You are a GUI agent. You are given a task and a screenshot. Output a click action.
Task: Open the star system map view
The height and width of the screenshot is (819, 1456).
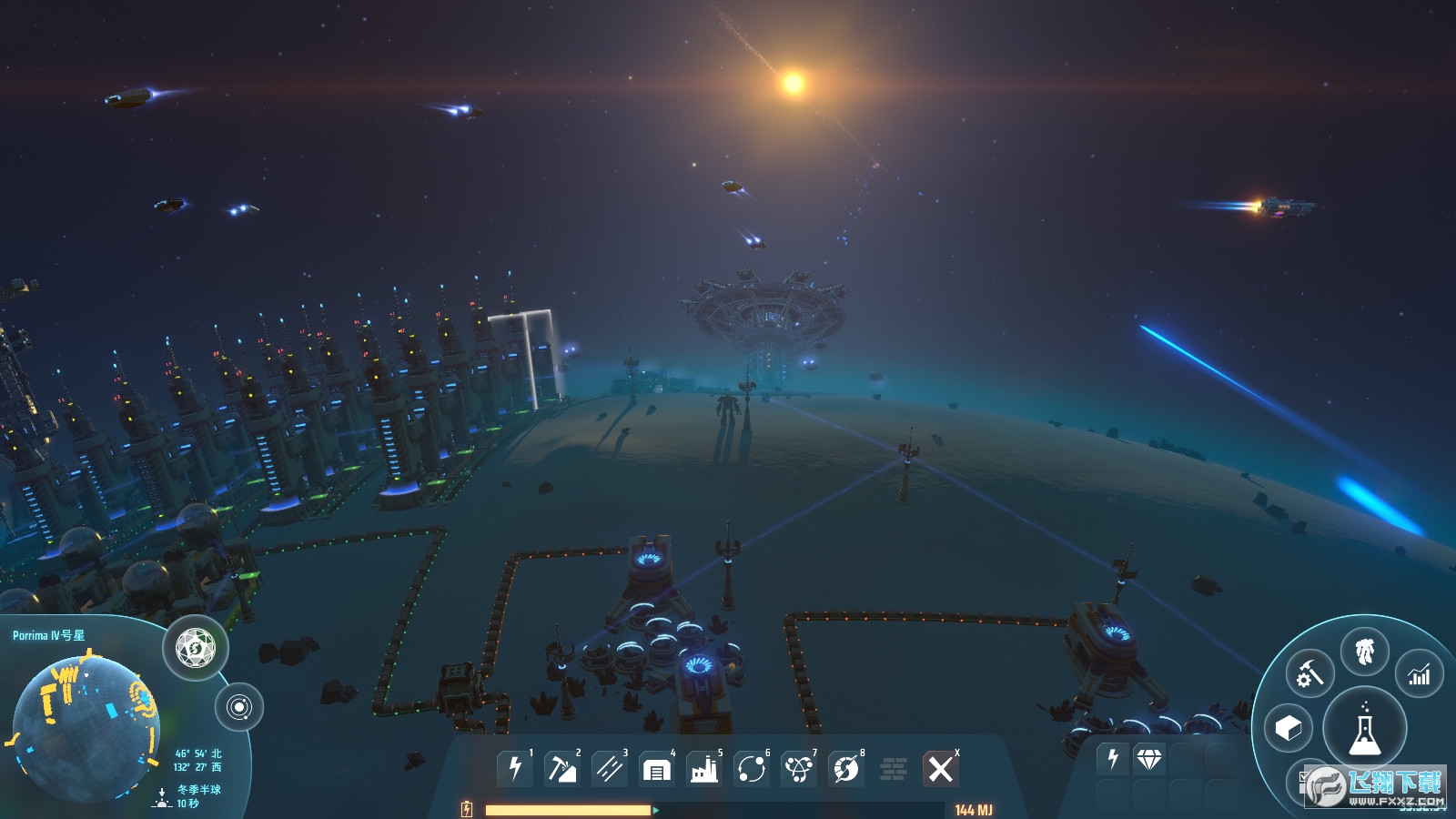(239, 707)
